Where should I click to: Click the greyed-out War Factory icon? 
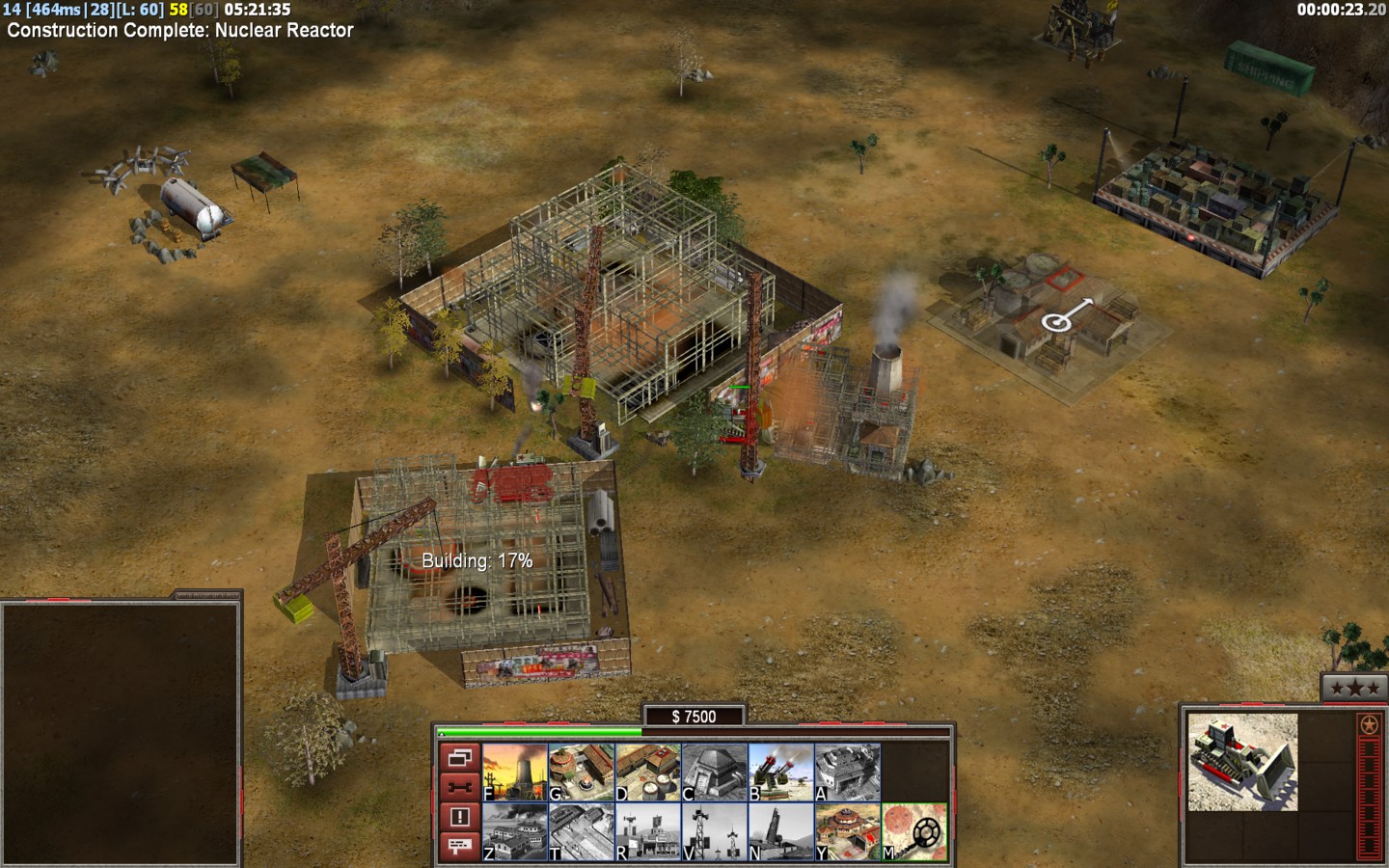[847, 772]
